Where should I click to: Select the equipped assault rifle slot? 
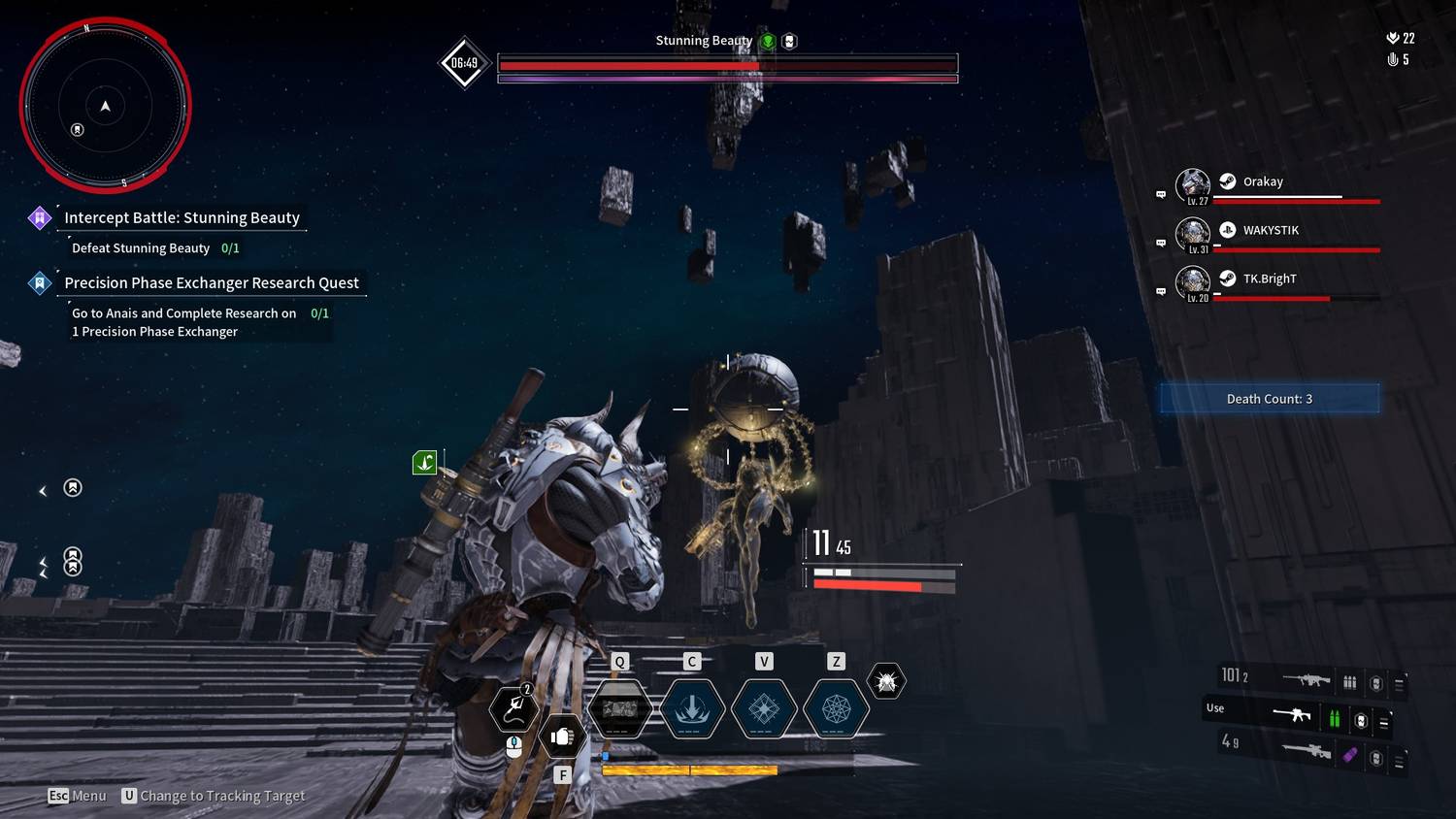pyautogui.click(x=1292, y=716)
